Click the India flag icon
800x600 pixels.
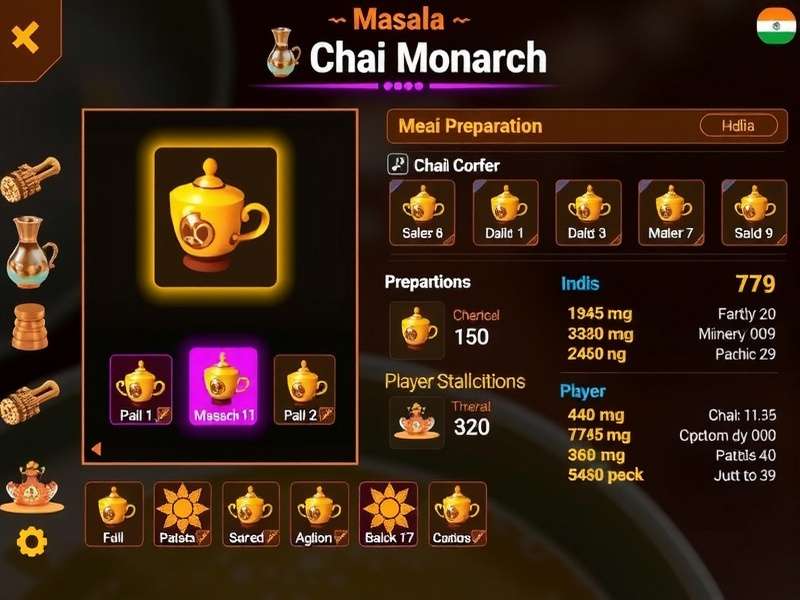tap(776, 27)
